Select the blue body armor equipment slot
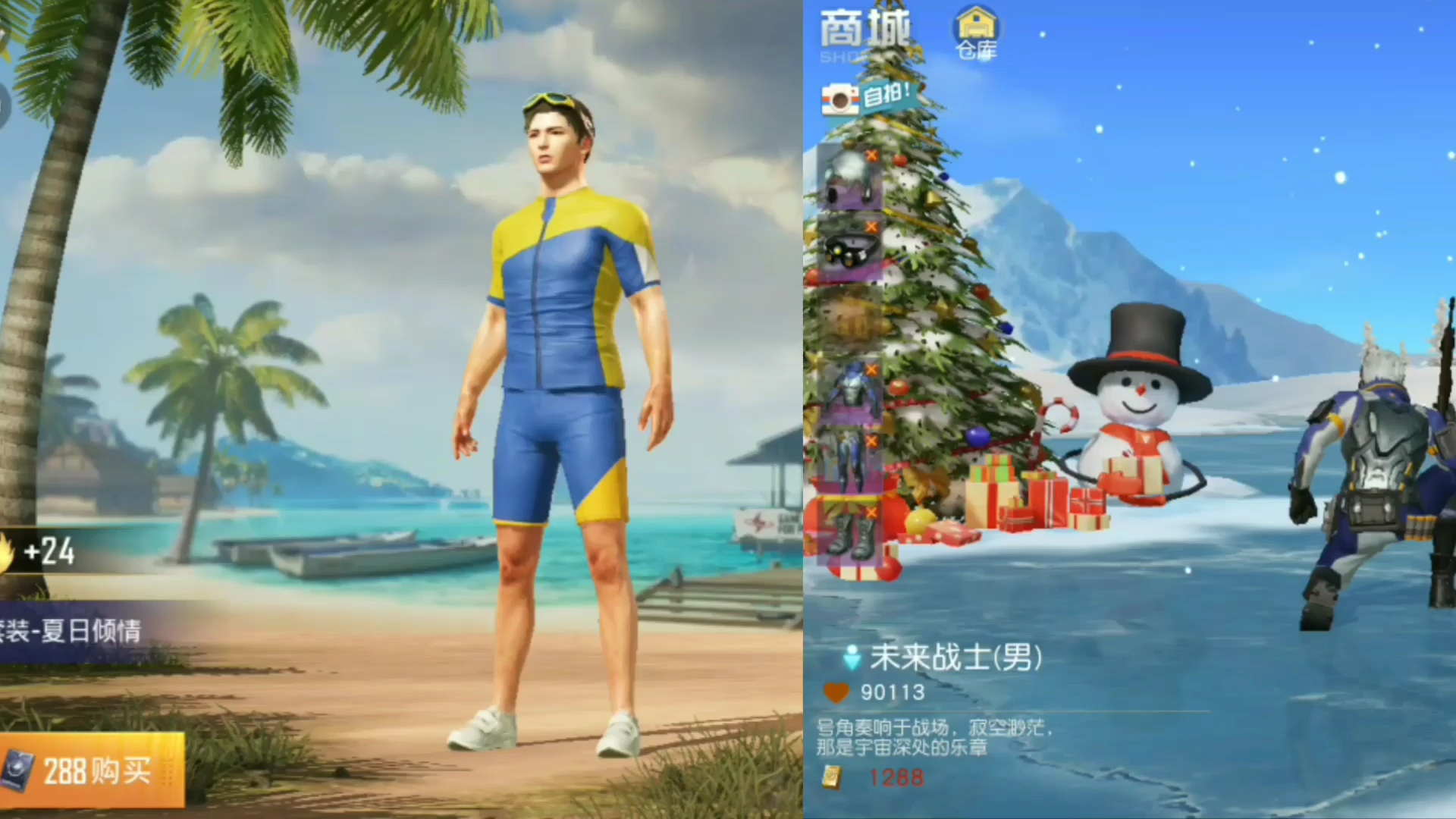 [x=851, y=391]
